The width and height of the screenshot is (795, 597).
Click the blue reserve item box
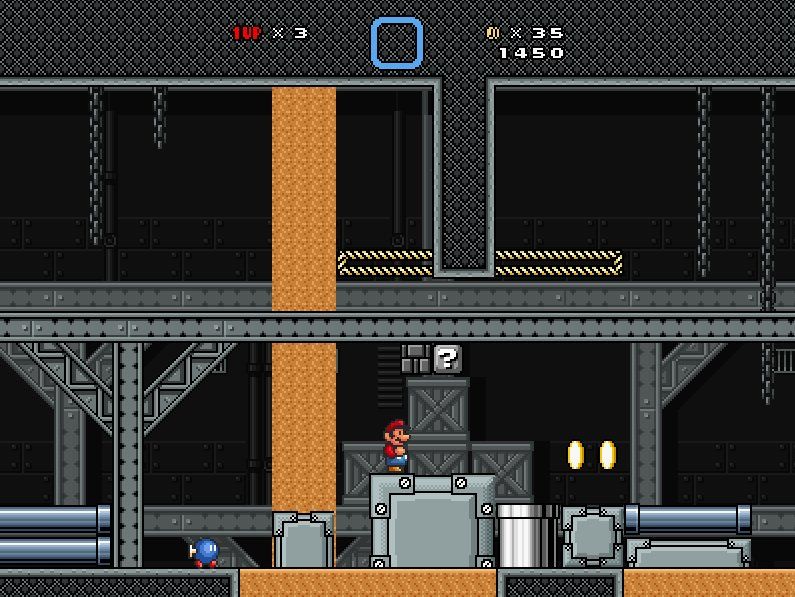coord(397,43)
